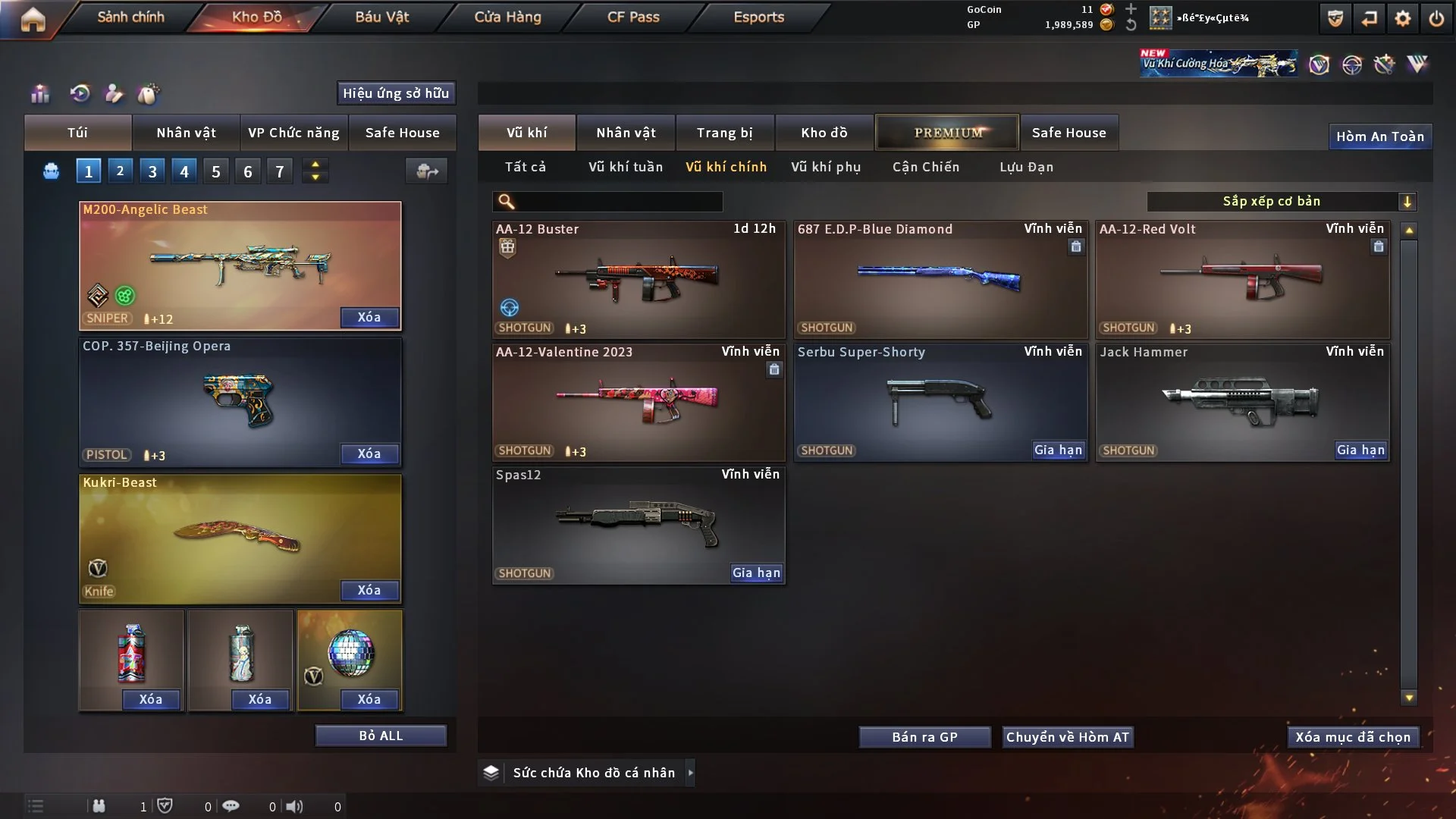This screenshot has width=1456, height=819.
Task: Open the Hòm An Toàn button
Action: coord(1379,136)
